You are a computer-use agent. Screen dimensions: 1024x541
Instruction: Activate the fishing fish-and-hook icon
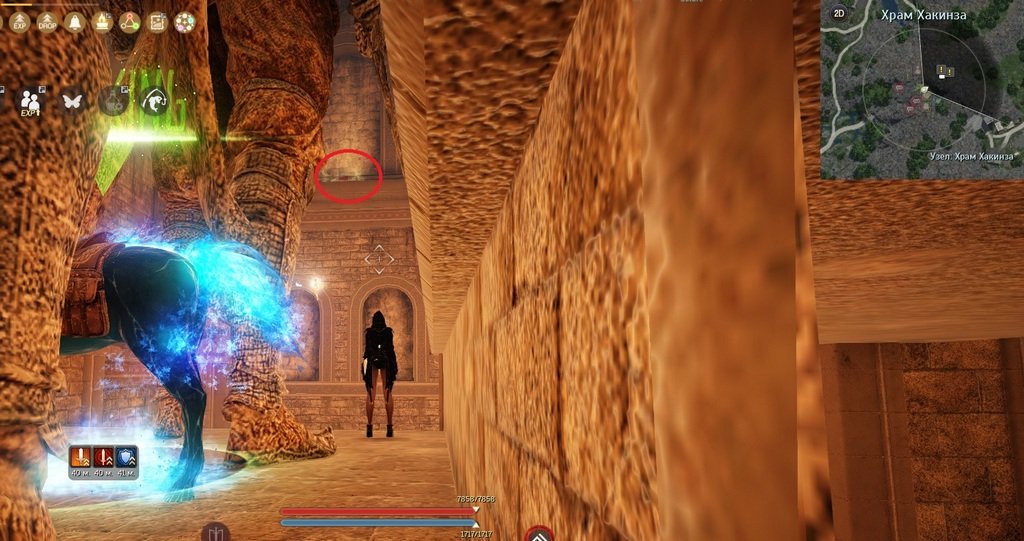click(153, 100)
